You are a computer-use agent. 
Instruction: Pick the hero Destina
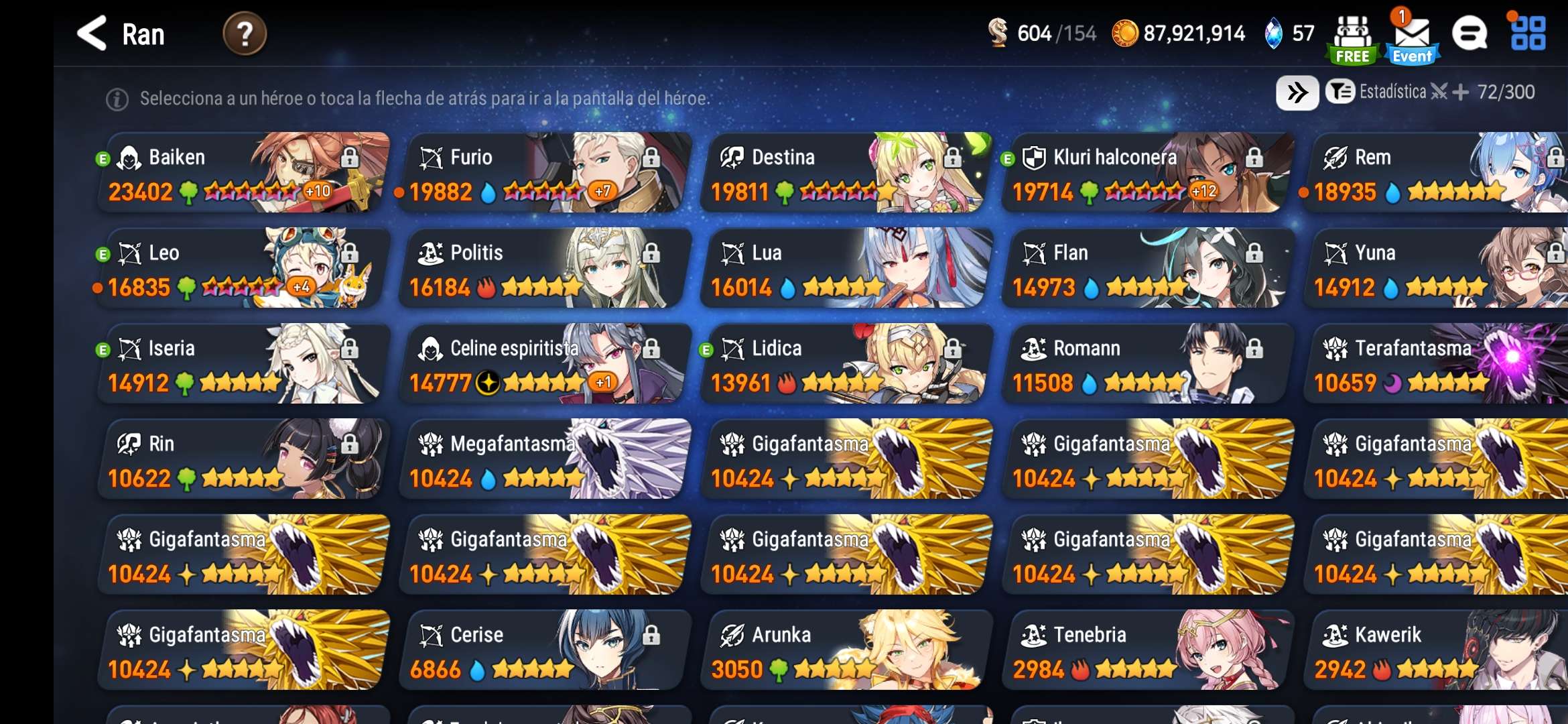[846, 173]
